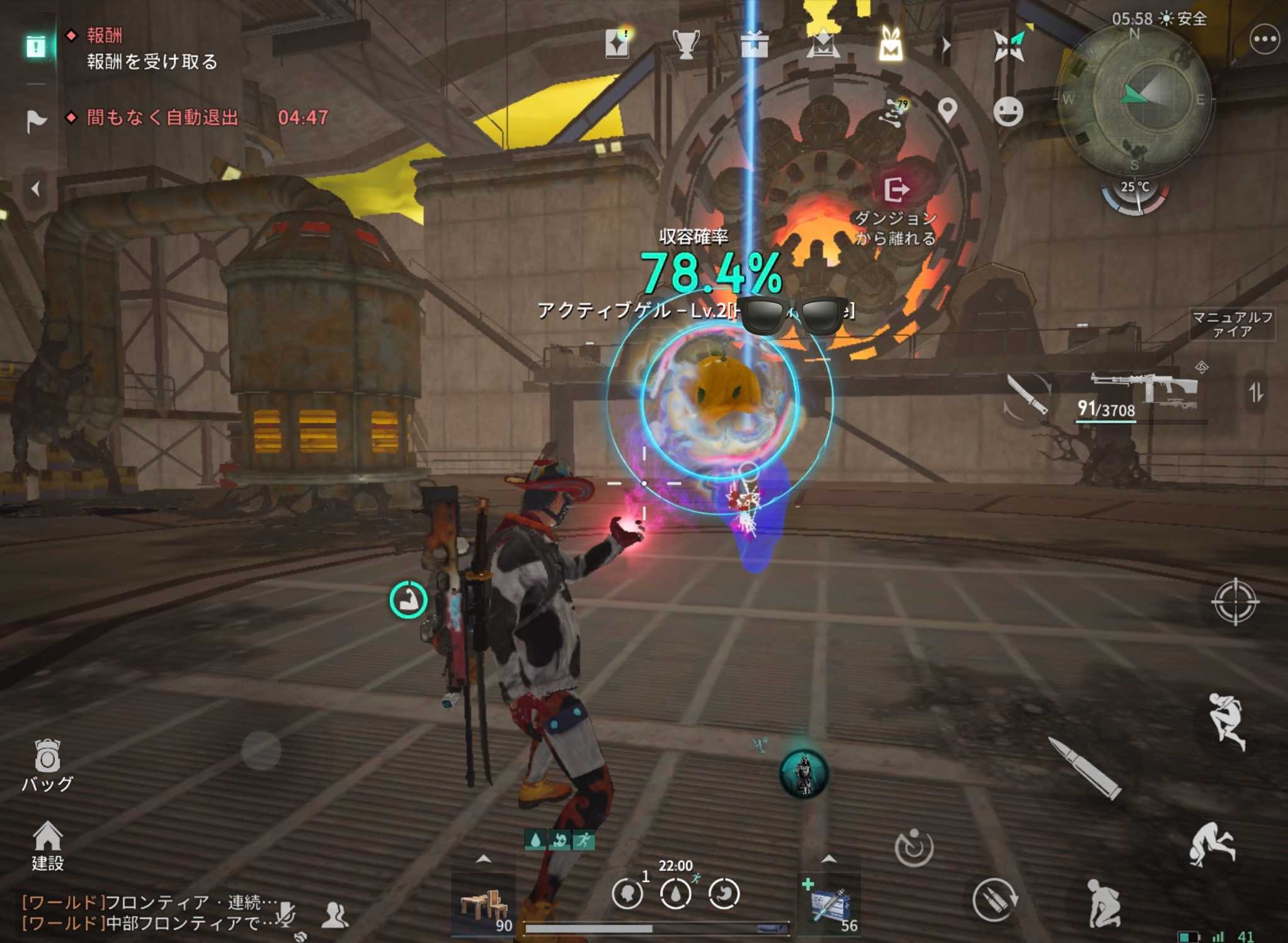Toggle aim-down-sights crosshair button
This screenshot has width=1288, height=943.
pos(1234,601)
